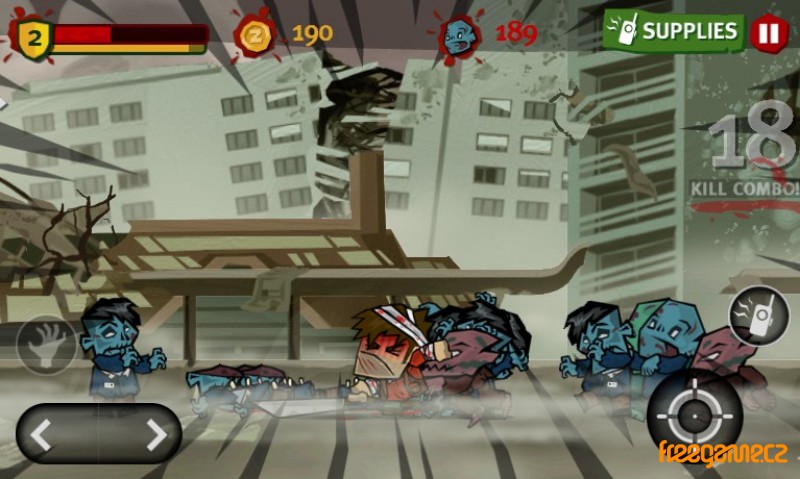The image size is (800, 479).
Task: Open the green Supplies button
Action: point(674,31)
